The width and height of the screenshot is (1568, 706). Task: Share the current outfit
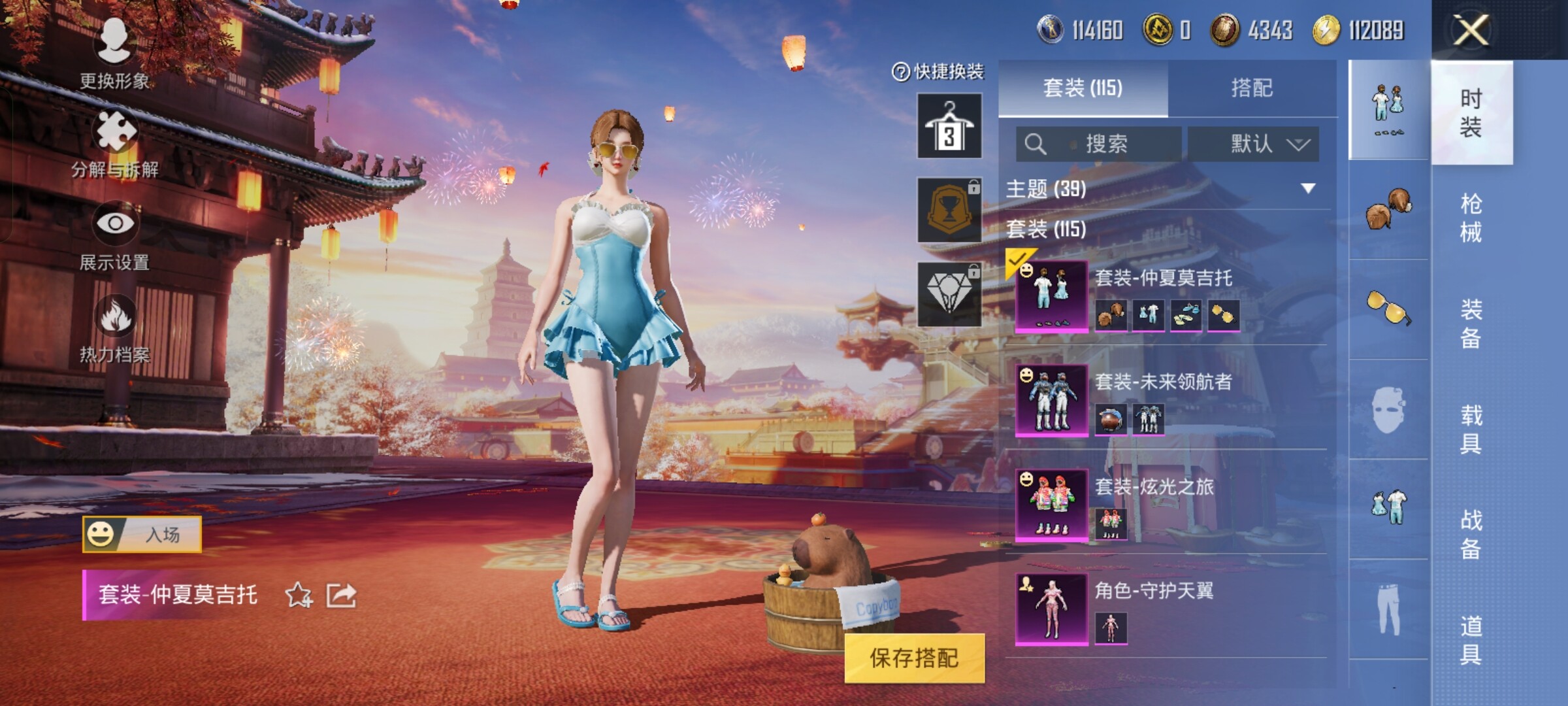coord(342,595)
